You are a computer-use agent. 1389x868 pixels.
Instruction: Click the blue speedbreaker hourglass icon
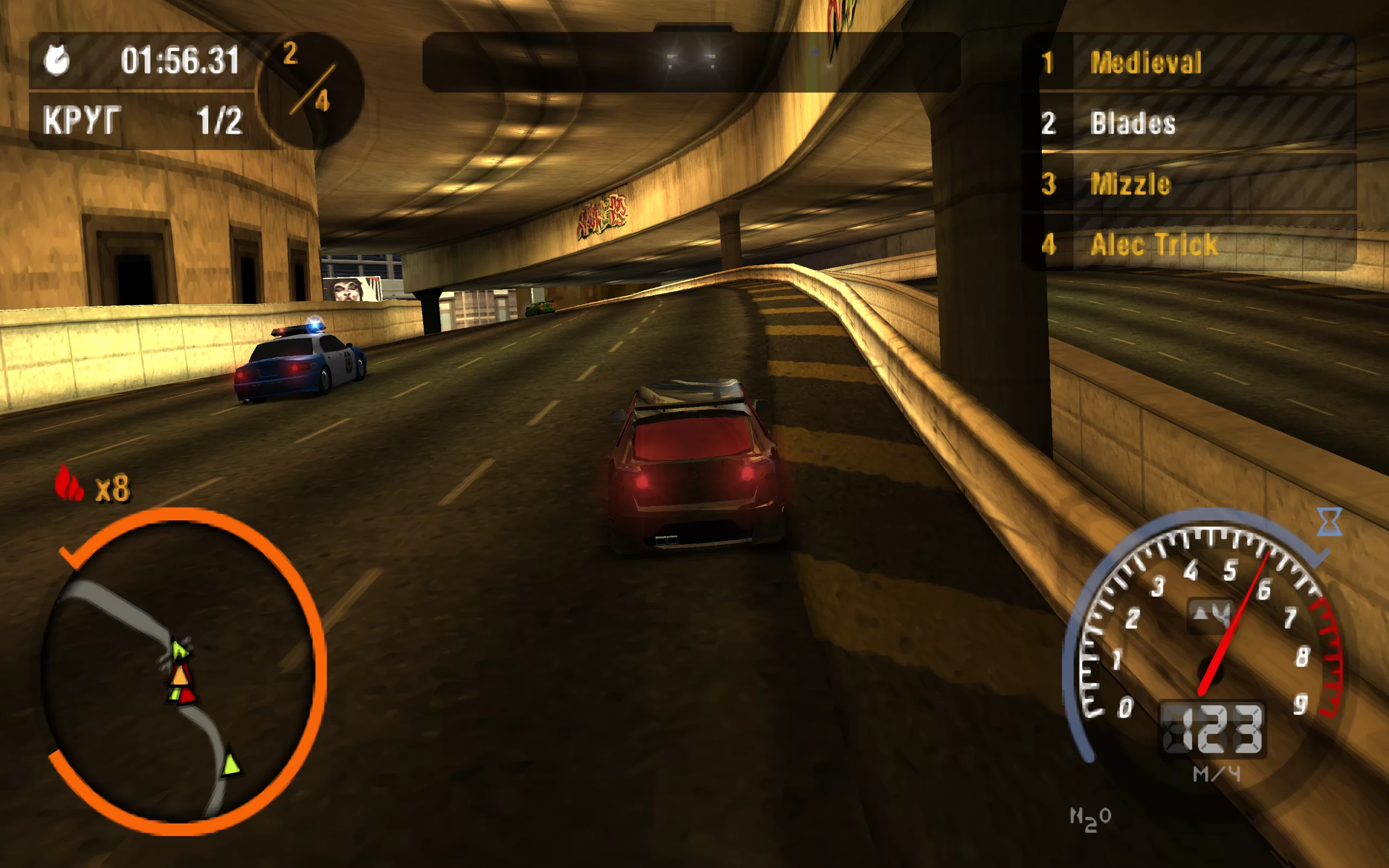point(1329,521)
